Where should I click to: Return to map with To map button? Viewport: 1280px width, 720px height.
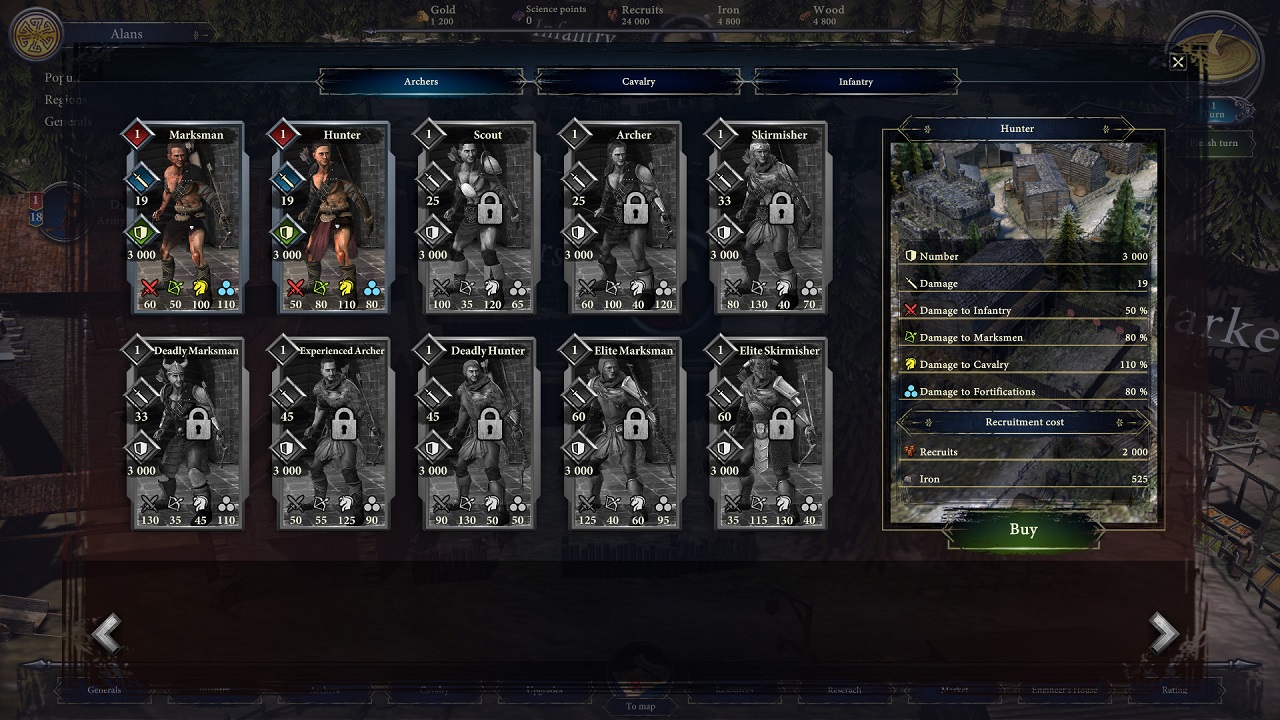click(640, 706)
